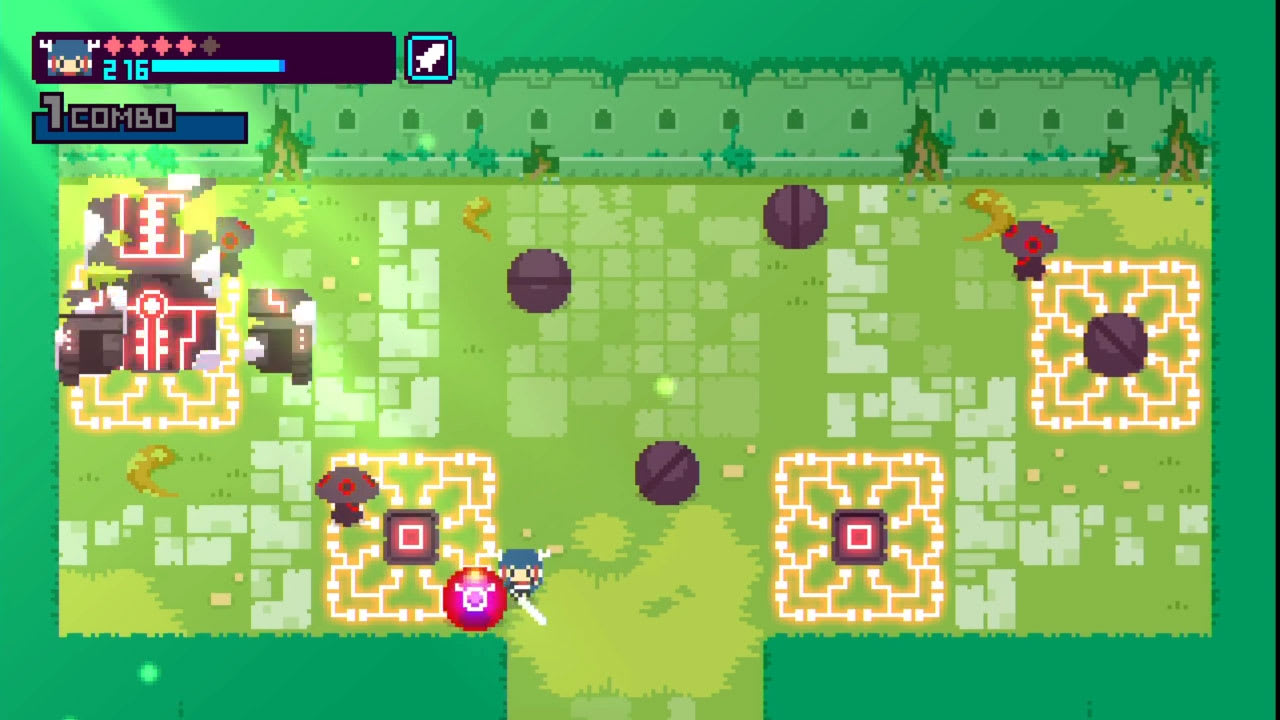Click the fifth unfilled health diamond
The width and height of the screenshot is (1280, 720).
pyautogui.click(x=208, y=46)
